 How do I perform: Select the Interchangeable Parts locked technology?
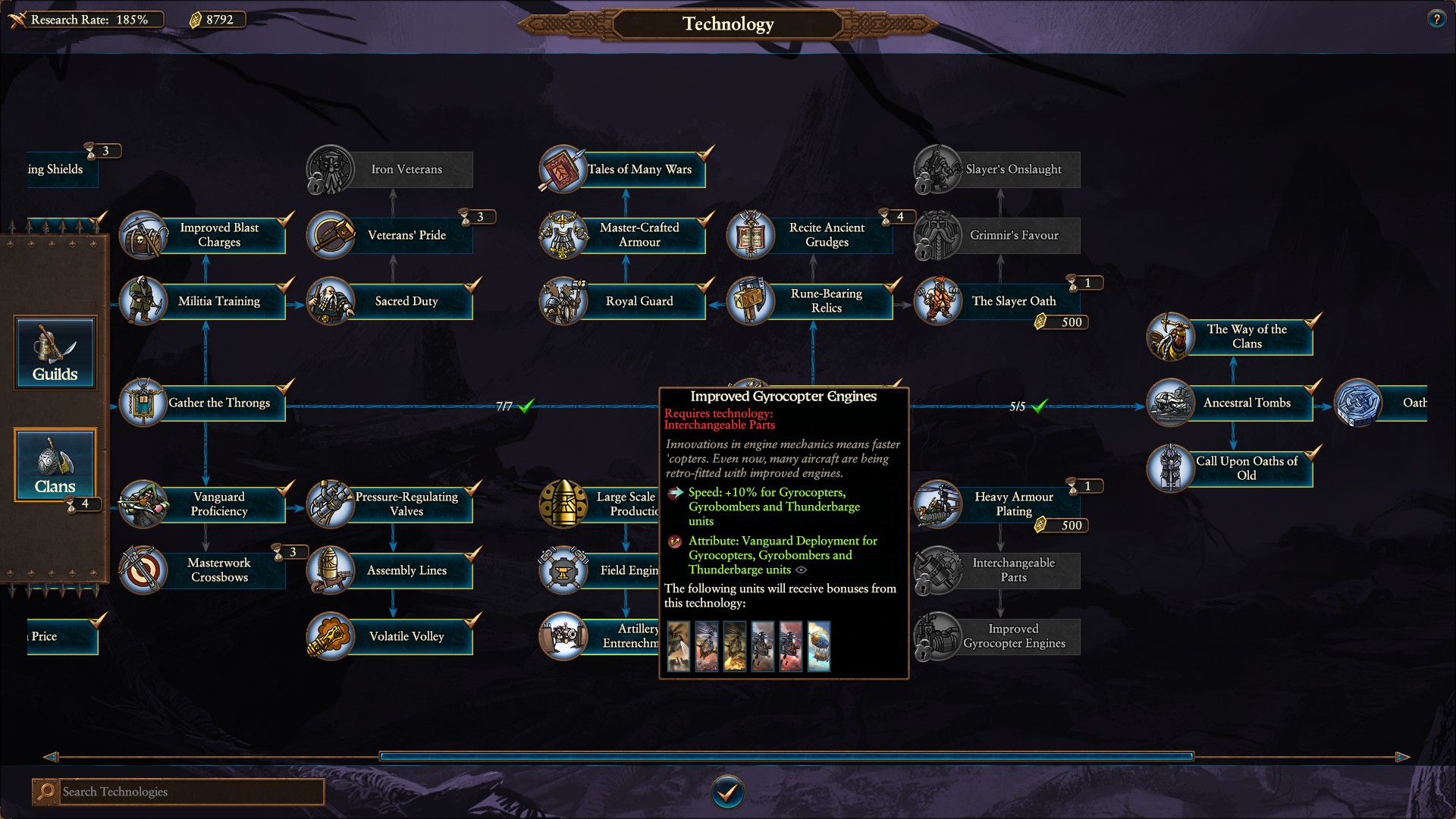coord(937,570)
